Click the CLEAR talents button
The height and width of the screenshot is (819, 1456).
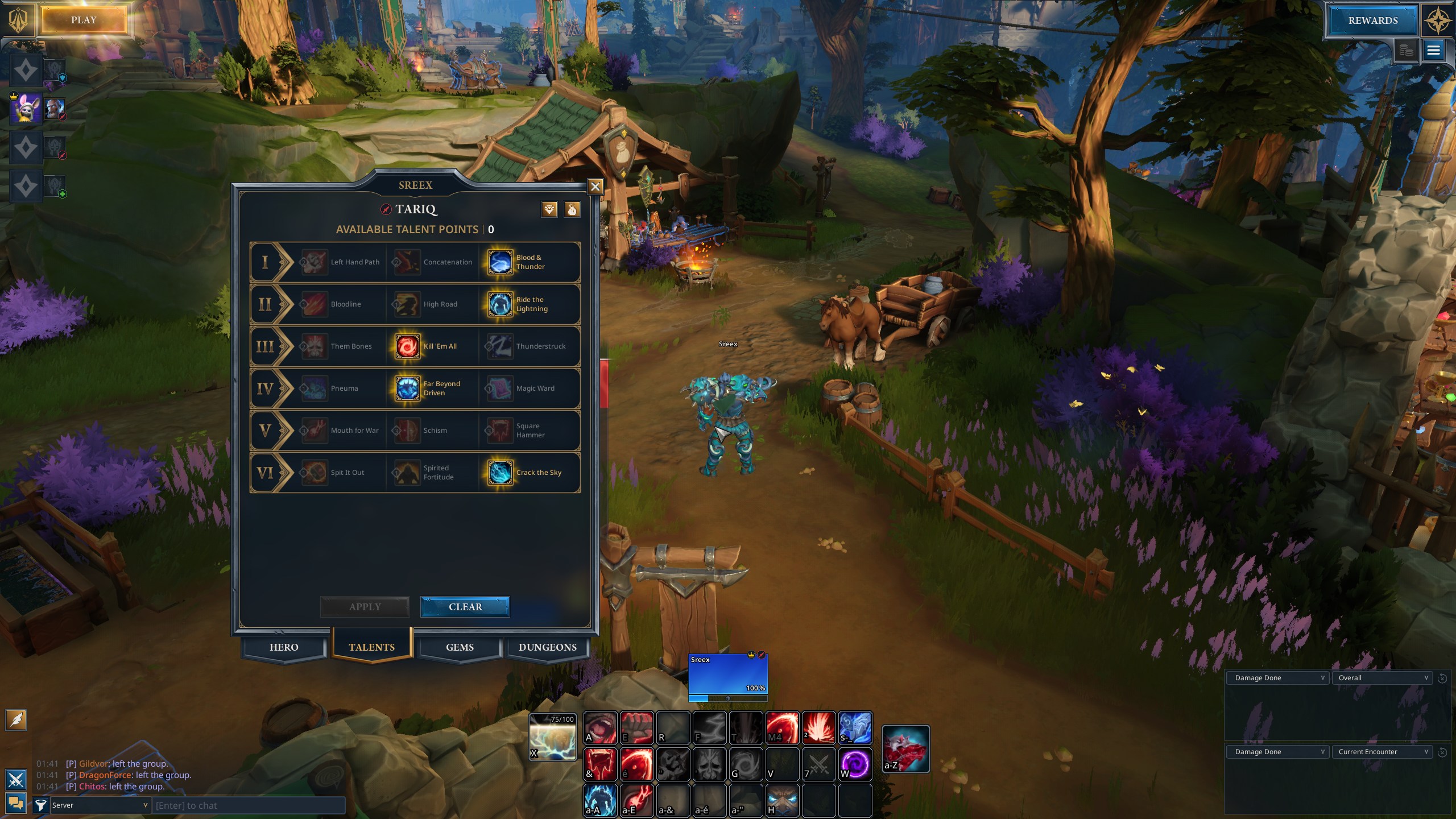465,607
